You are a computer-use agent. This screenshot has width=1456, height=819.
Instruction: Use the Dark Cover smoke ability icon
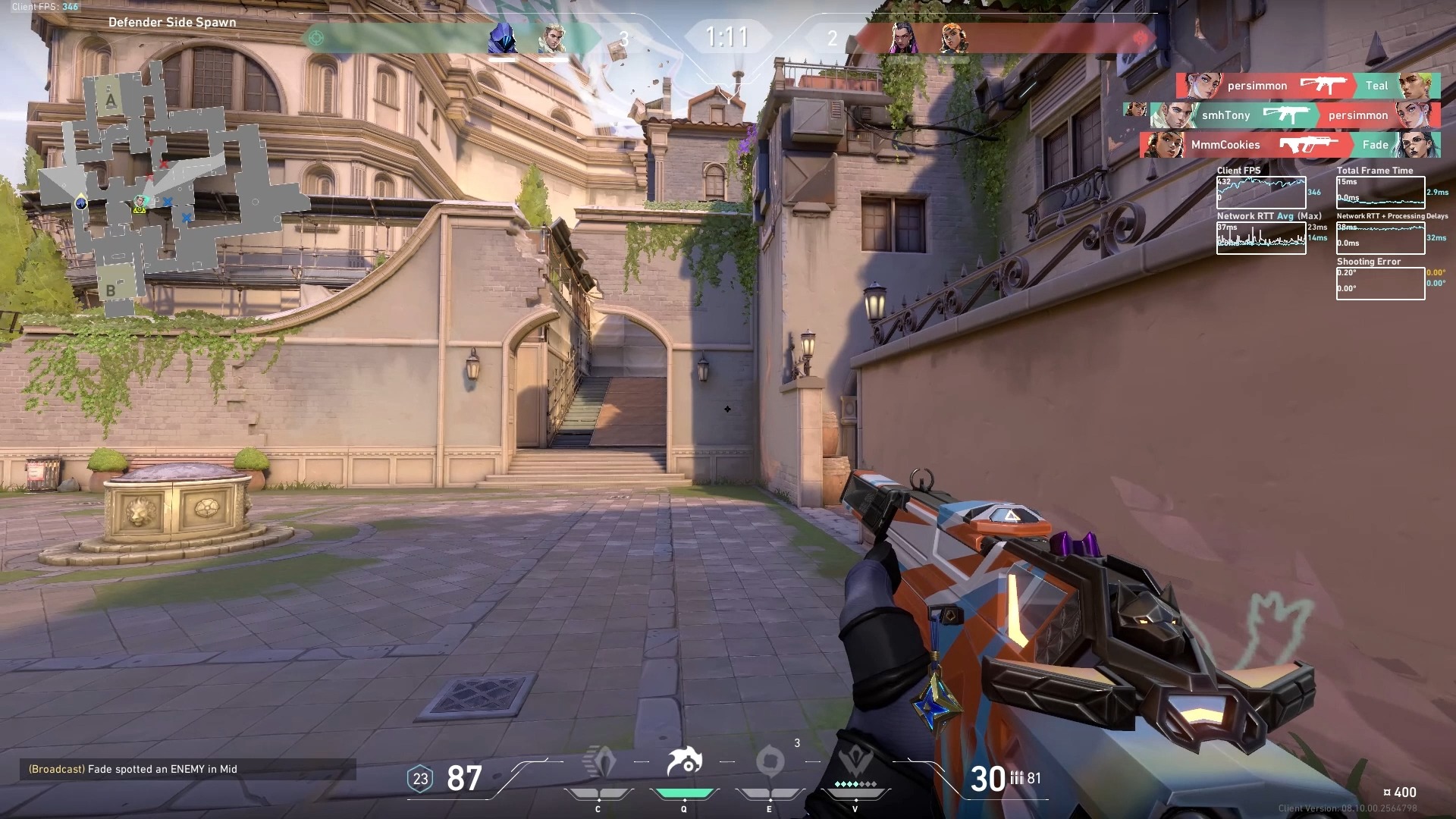click(x=770, y=761)
